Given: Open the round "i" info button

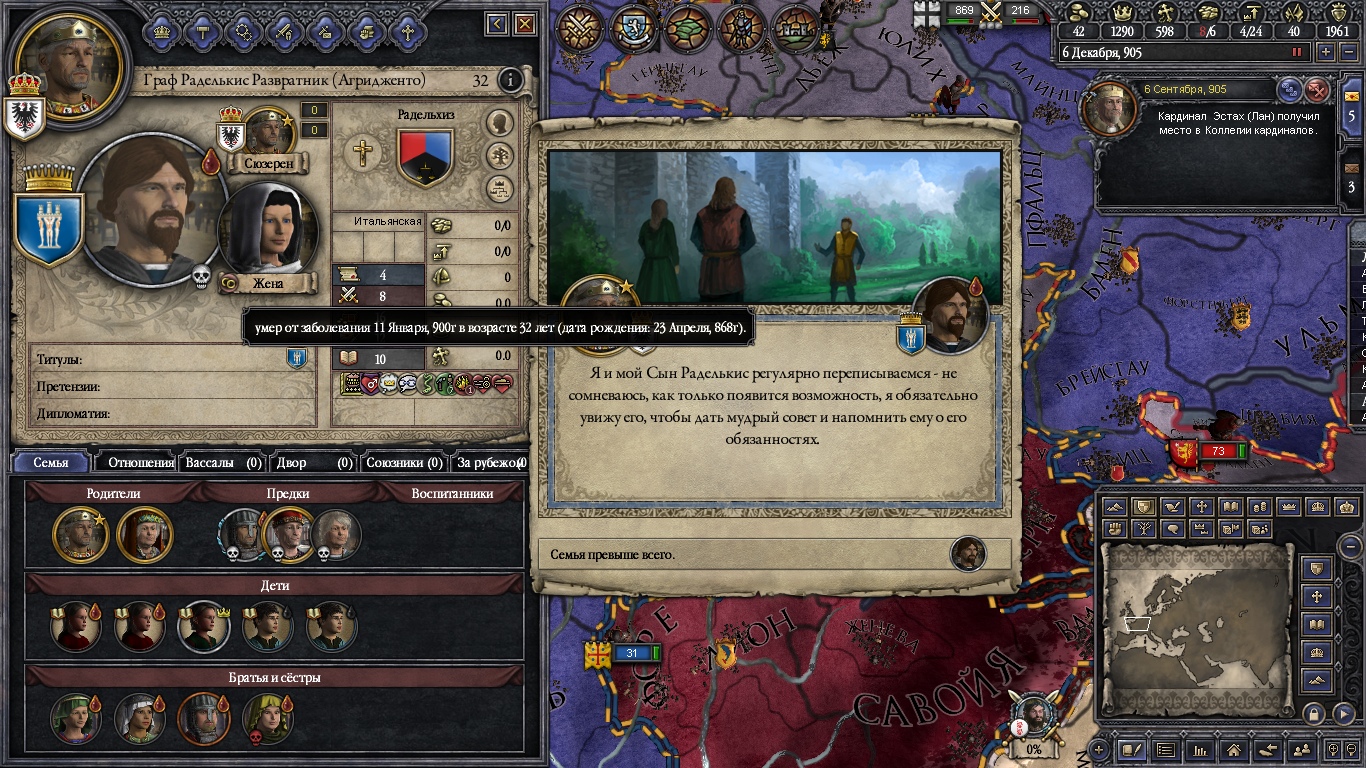Looking at the screenshot, I should 510,80.
